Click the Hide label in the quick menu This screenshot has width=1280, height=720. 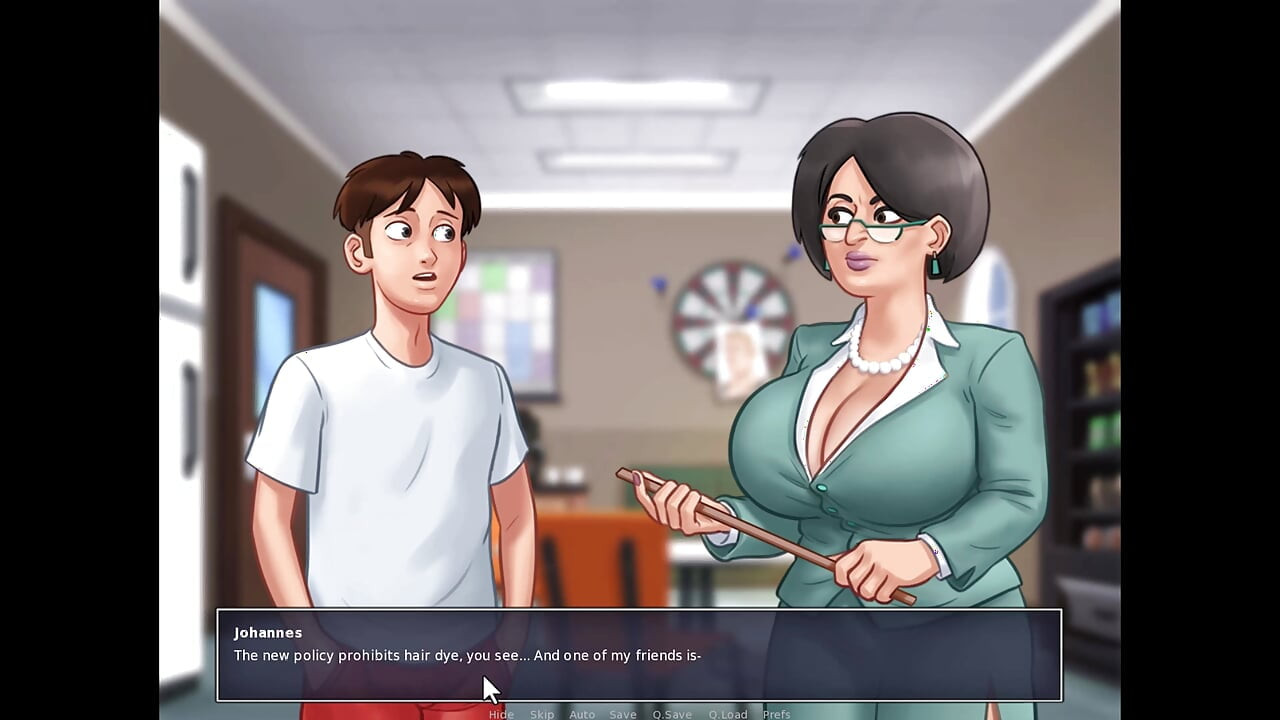pos(501,714)
